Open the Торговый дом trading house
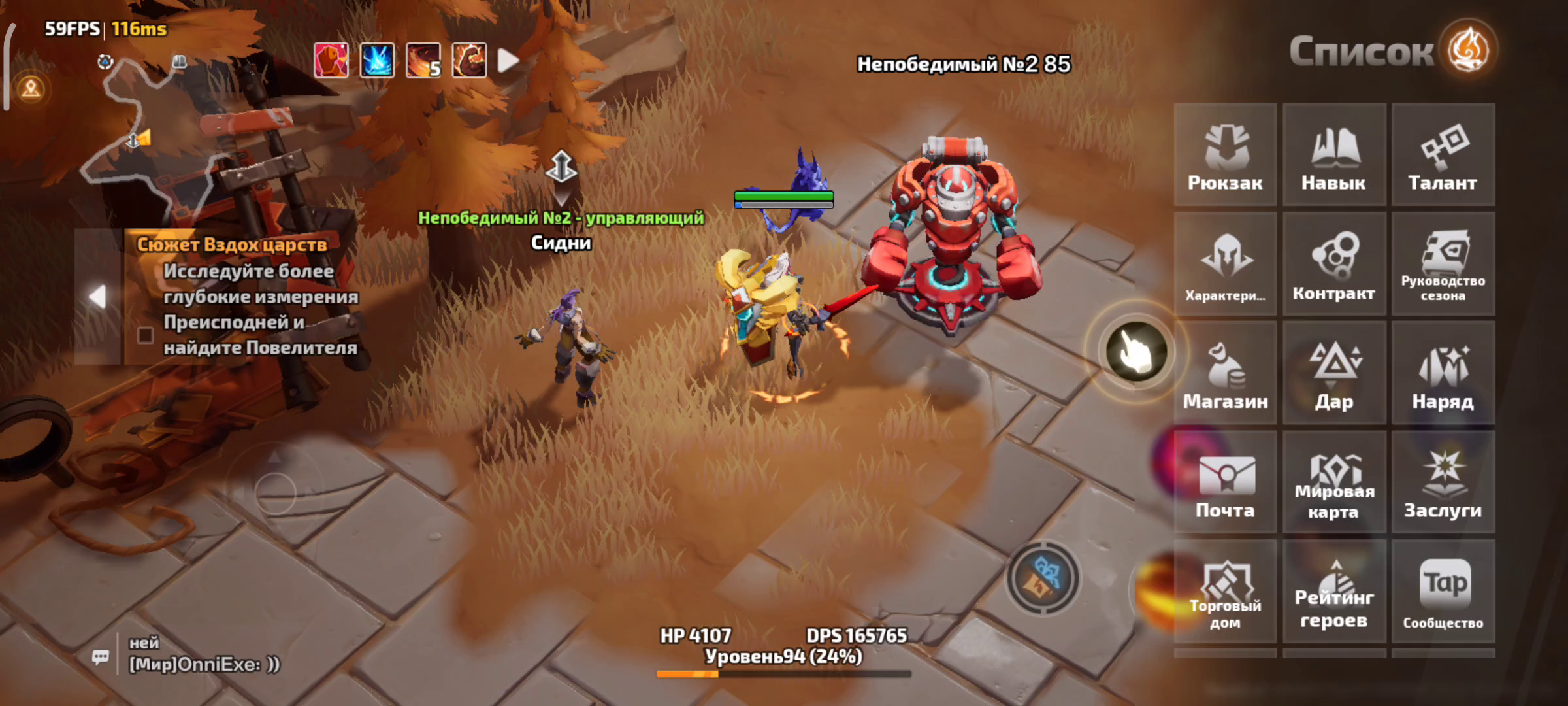Viewport: 1568px width, 706px height. [1225, 592]
